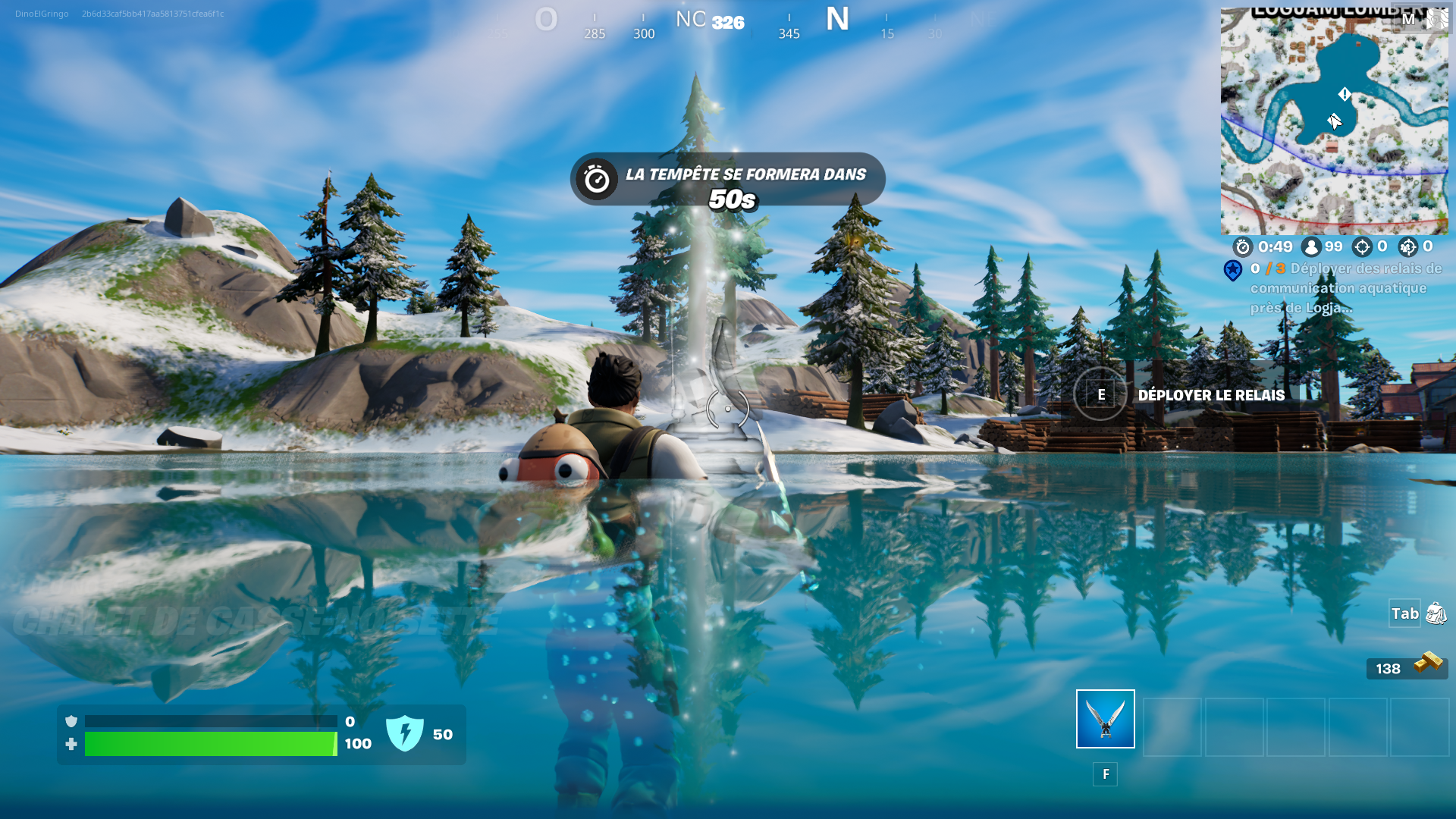Viewport: 1456px width, 819px height.
Task: Click the white player arrow on the minimap
Action: (1333, 119)
